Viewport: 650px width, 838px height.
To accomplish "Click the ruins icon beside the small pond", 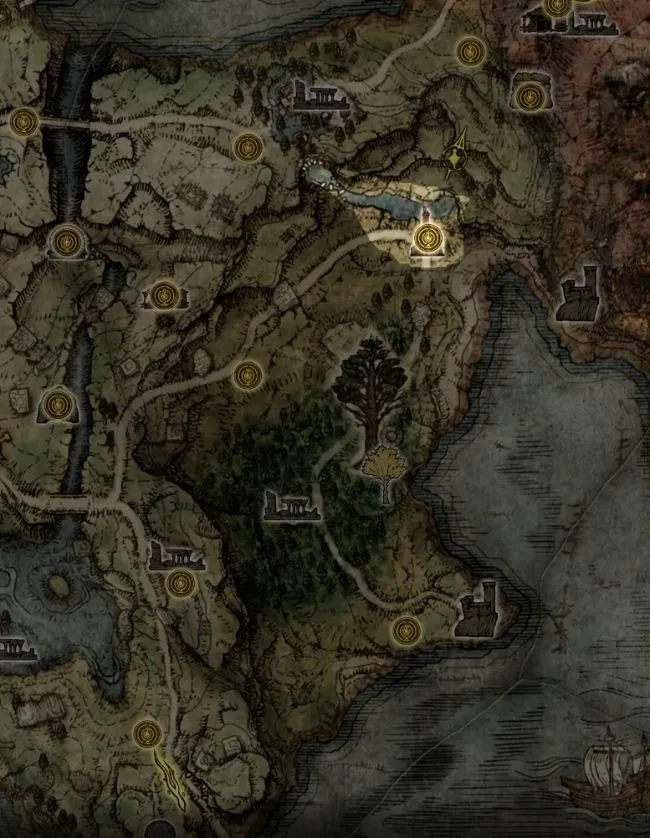I will tap(316, 96).
